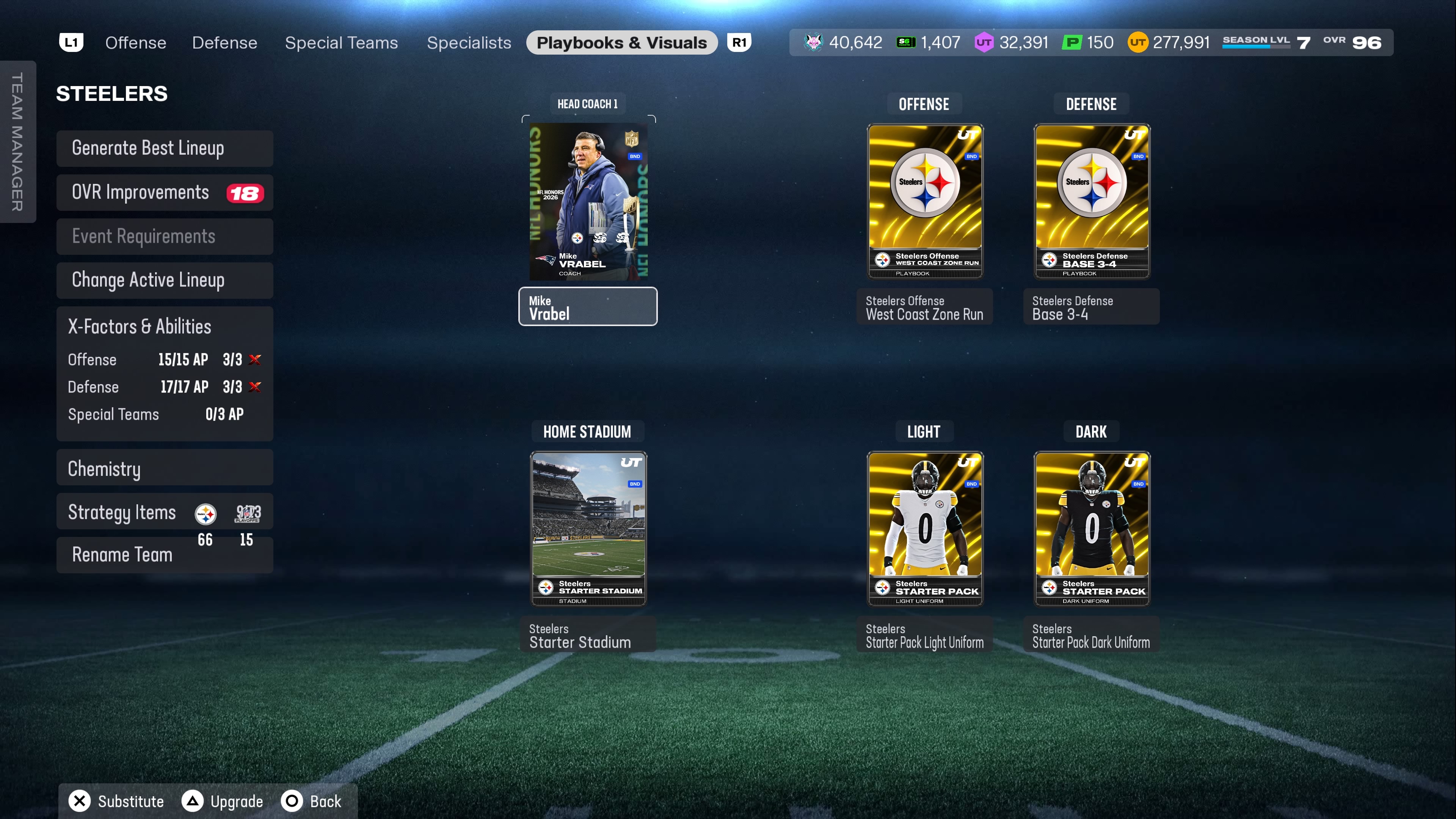
Task: Switch to the Offense tab
Action: click(136, 43)
